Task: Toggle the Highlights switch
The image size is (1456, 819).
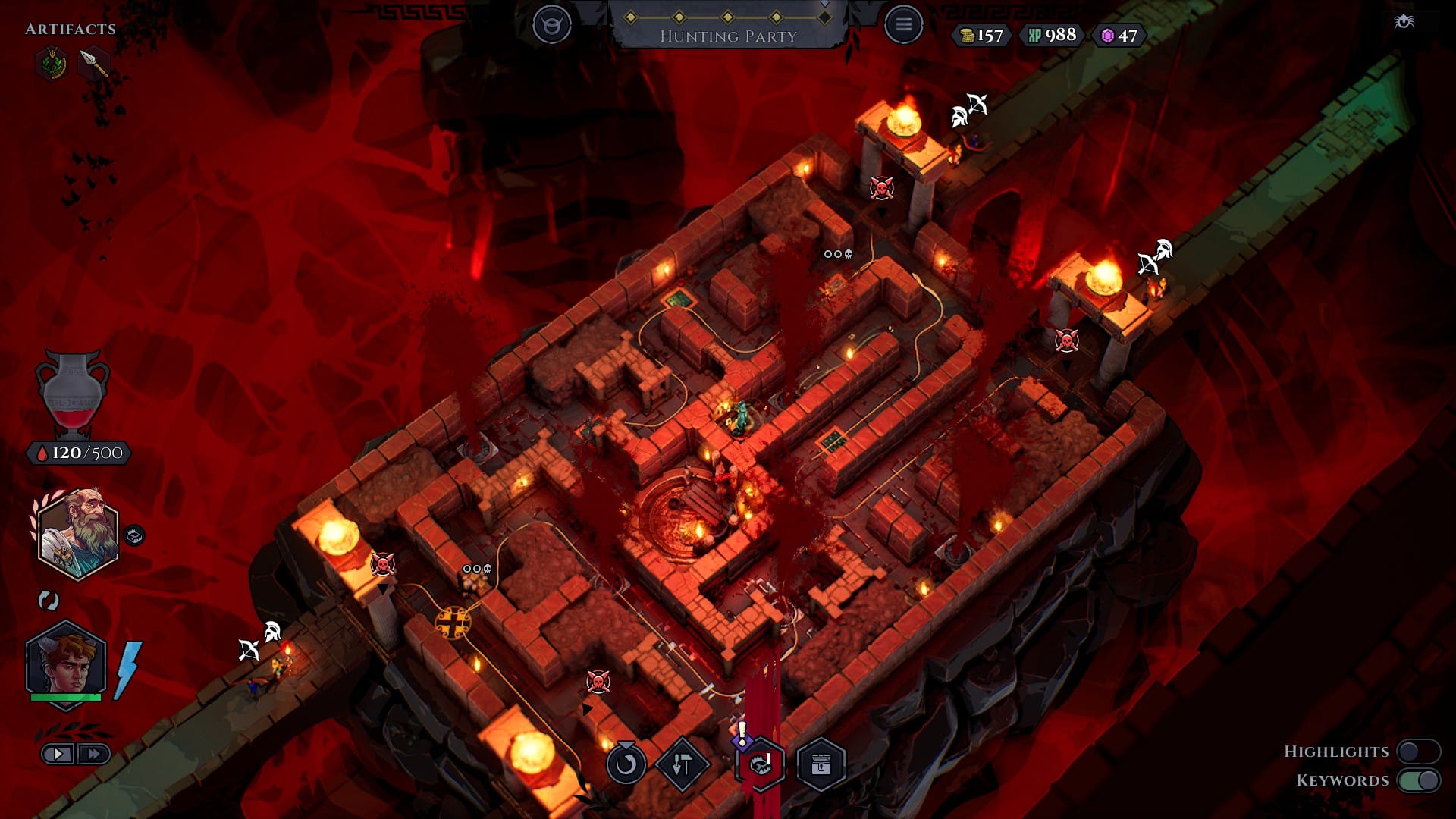Action: (x=1418, y=752)
